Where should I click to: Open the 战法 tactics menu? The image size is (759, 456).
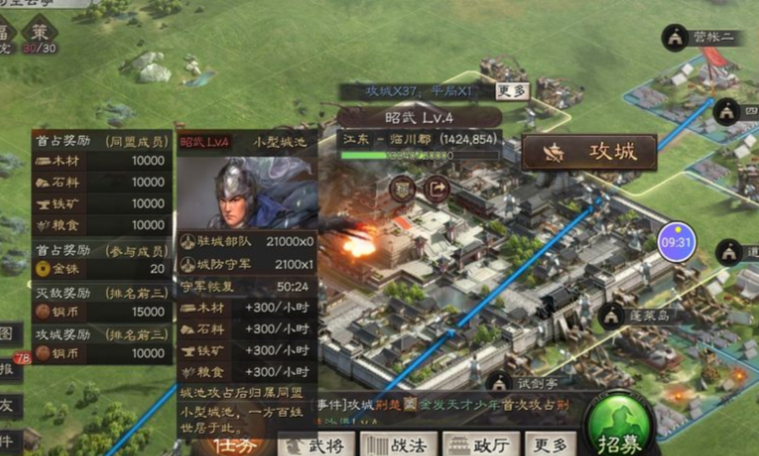pos(397,445)
